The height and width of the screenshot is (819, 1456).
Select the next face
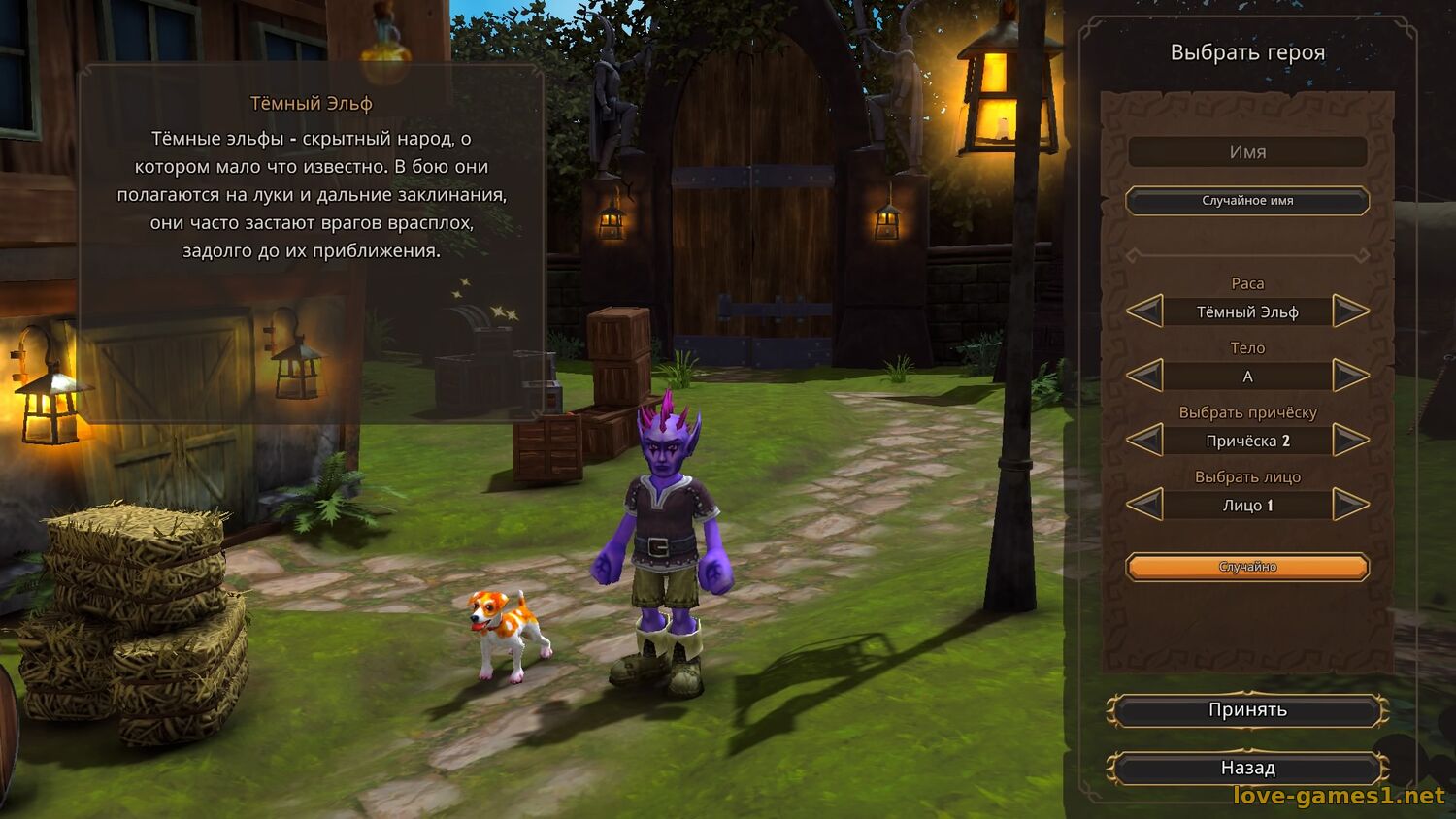tap(1350, 505)
